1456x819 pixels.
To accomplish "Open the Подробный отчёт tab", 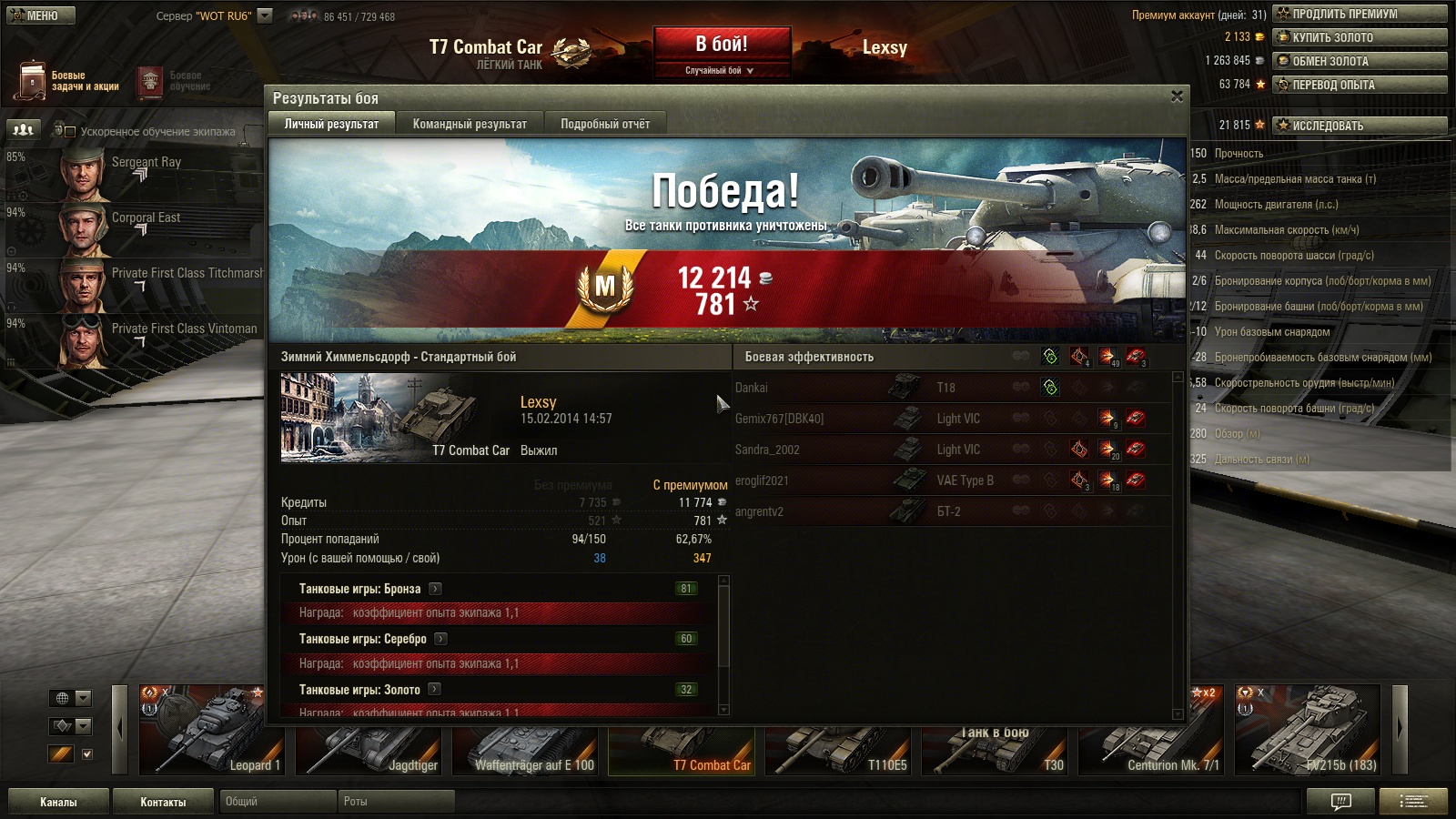I will point(605,124).
